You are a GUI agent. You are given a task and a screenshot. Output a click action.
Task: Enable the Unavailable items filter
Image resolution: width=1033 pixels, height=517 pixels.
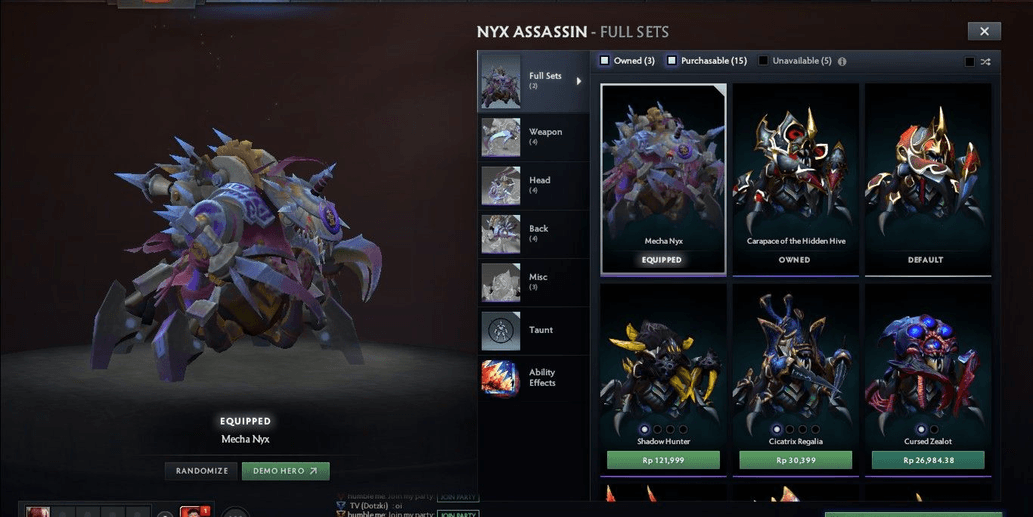tap(763, 61)
